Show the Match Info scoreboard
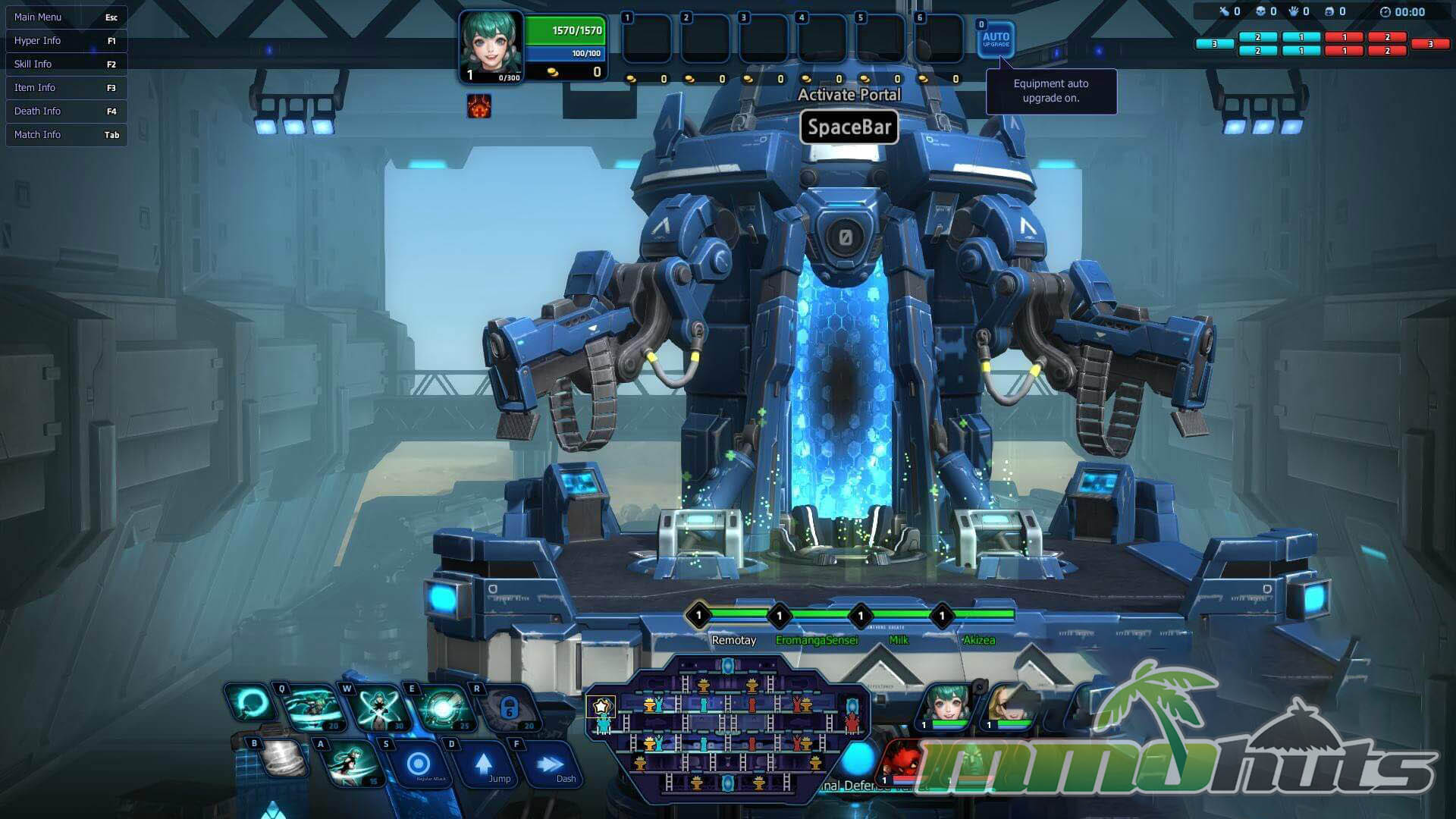1456x819 pixels. click(x=66, y=135)
